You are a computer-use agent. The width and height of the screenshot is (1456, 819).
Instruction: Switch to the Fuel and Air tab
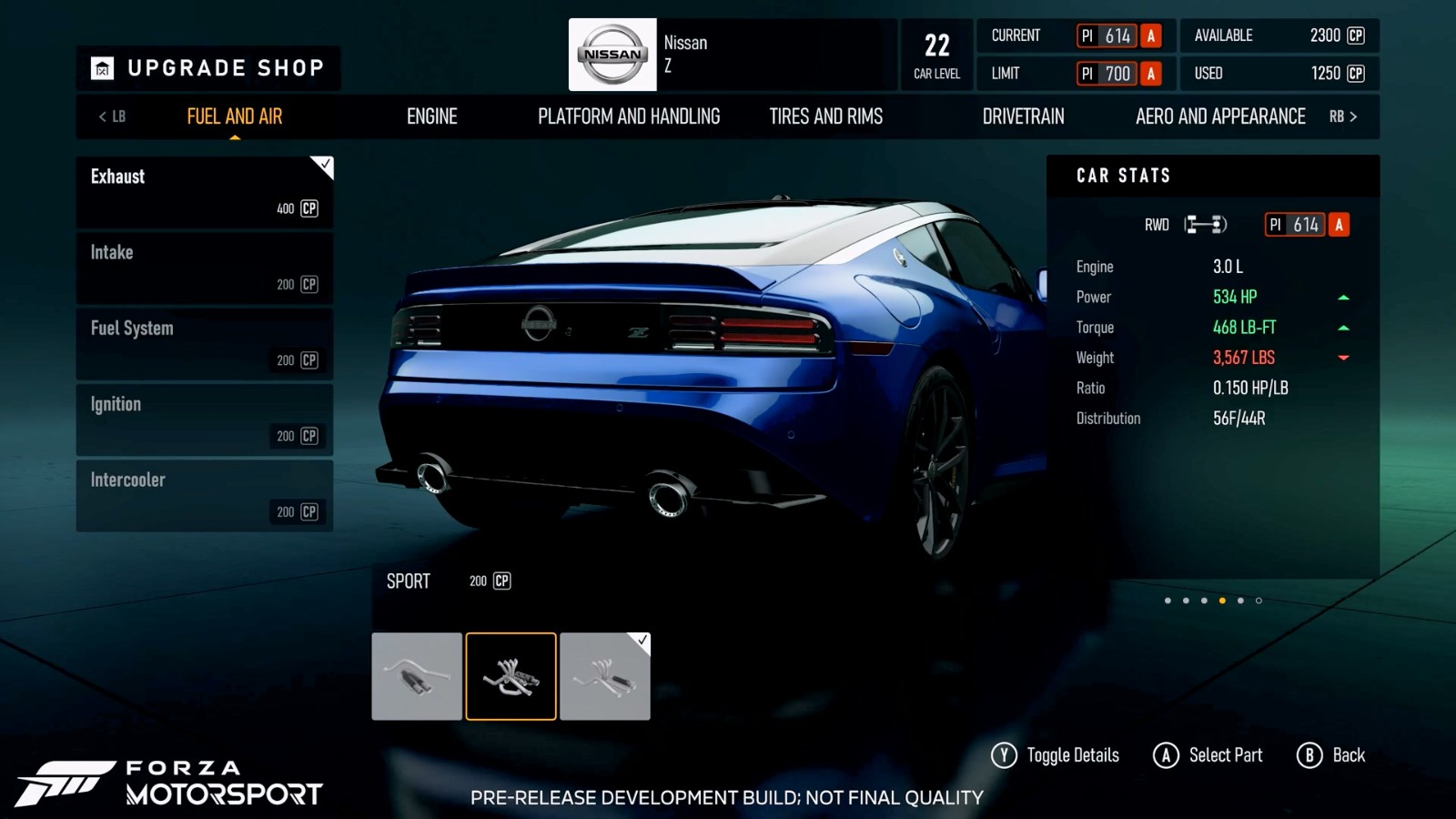point(234,116)
